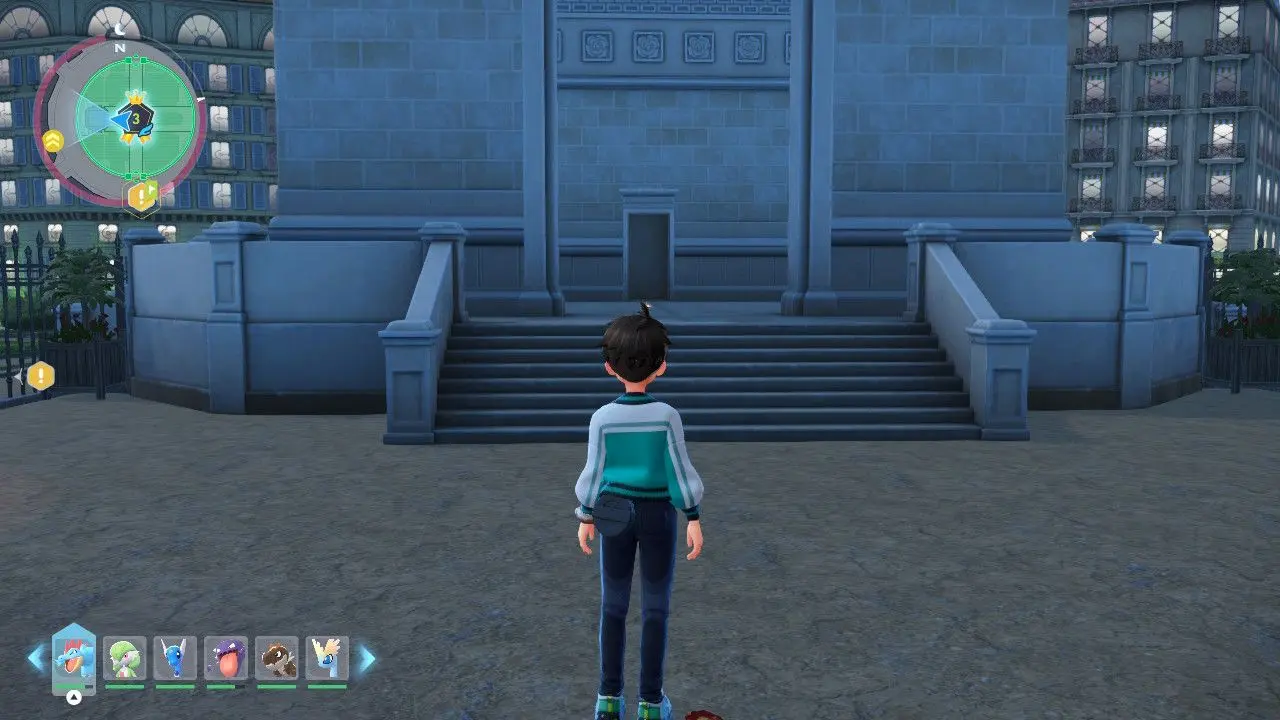The image size is (1280, 720).
Task: Select the Dragonair party slot
Action: [x=175, y=659]
